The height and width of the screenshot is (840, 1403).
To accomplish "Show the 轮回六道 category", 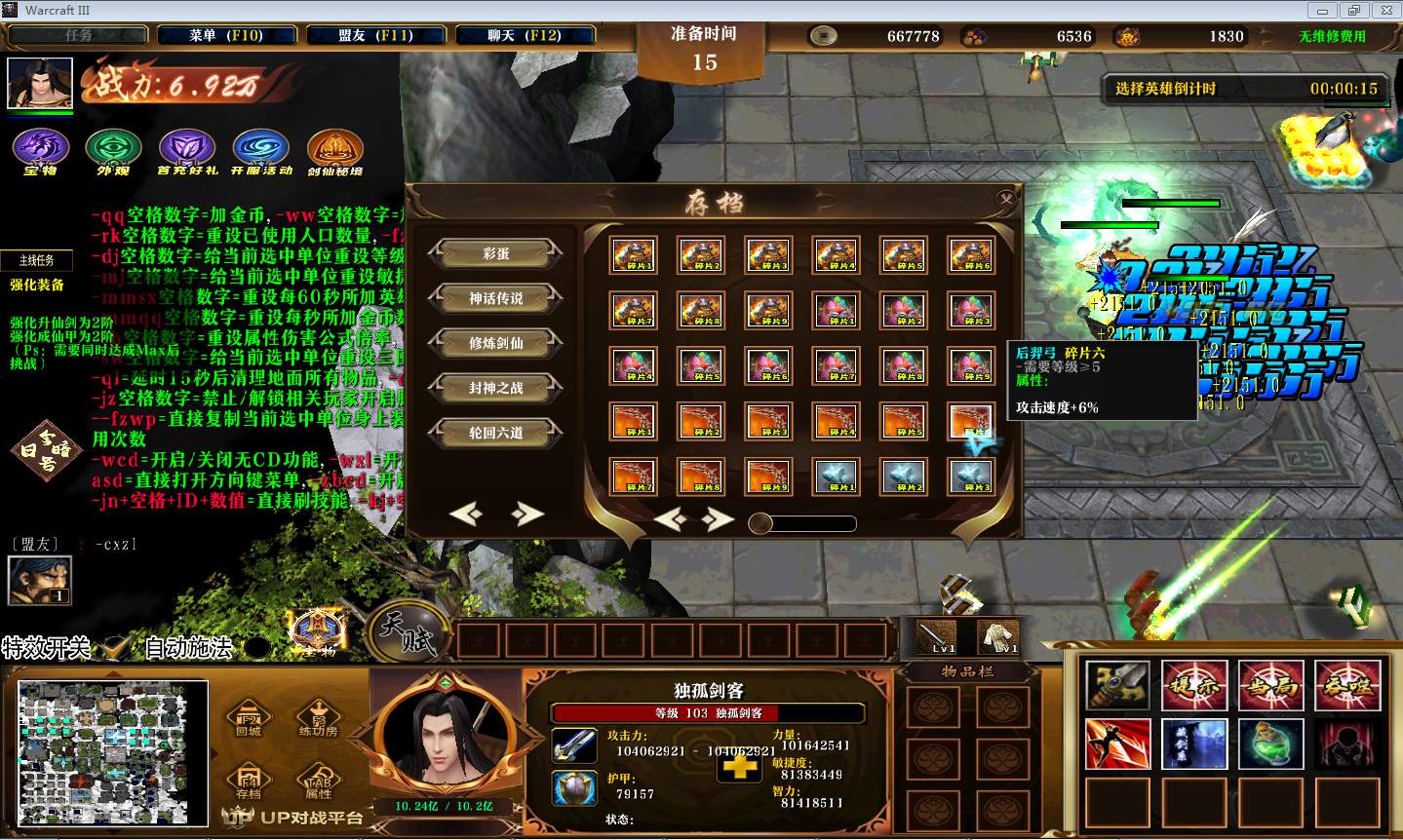I will click(495, 433).
